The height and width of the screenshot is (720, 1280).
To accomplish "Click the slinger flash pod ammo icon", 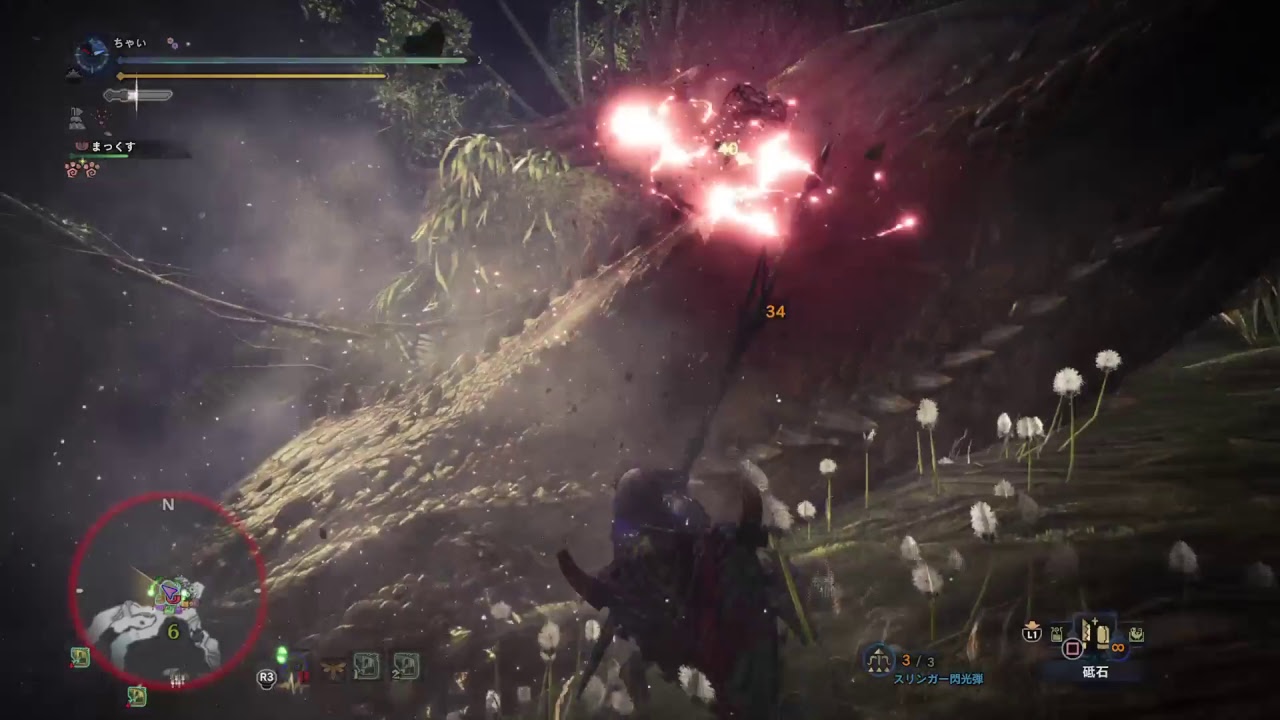I will click(x=880, y=659).
